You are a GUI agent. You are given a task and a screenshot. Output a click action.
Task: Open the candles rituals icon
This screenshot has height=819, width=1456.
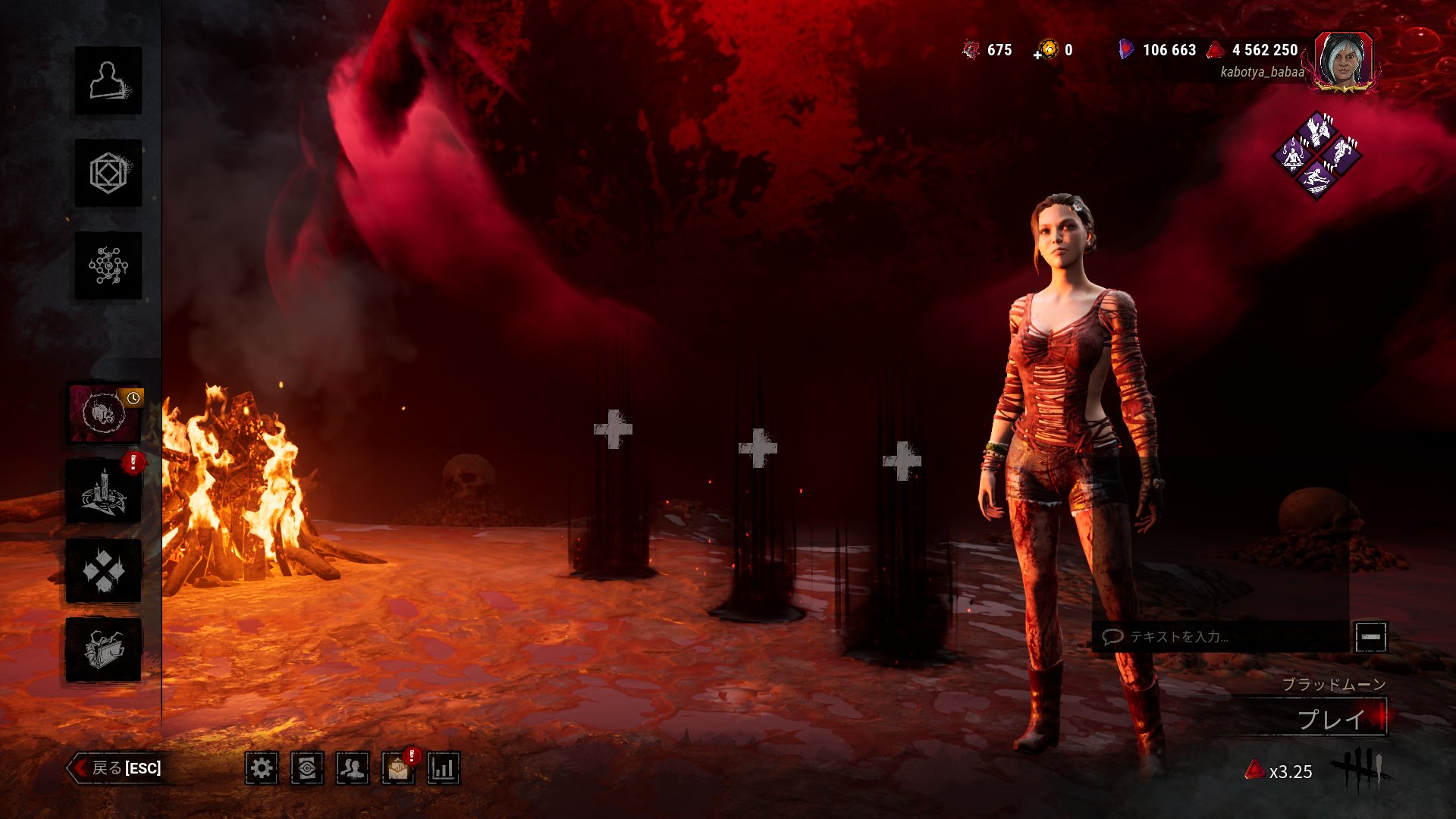[104, 492]
